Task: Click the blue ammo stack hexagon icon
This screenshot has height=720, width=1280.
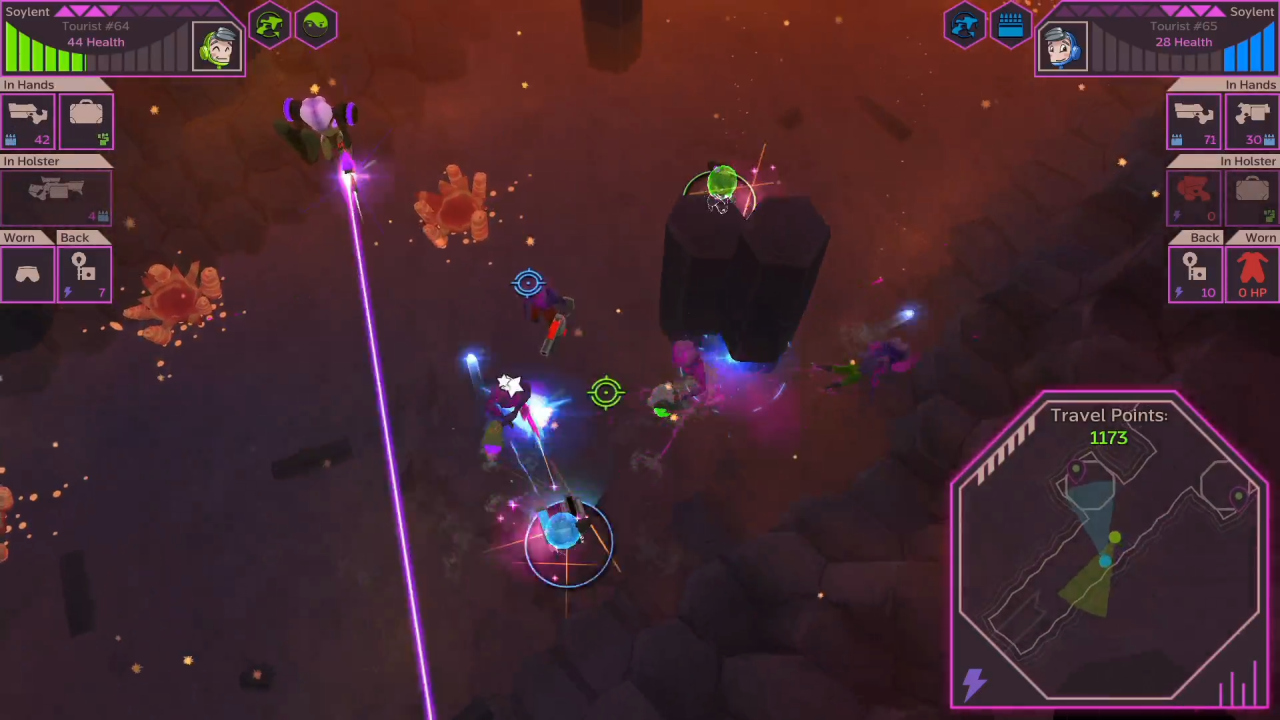Action: (1010, 25)
